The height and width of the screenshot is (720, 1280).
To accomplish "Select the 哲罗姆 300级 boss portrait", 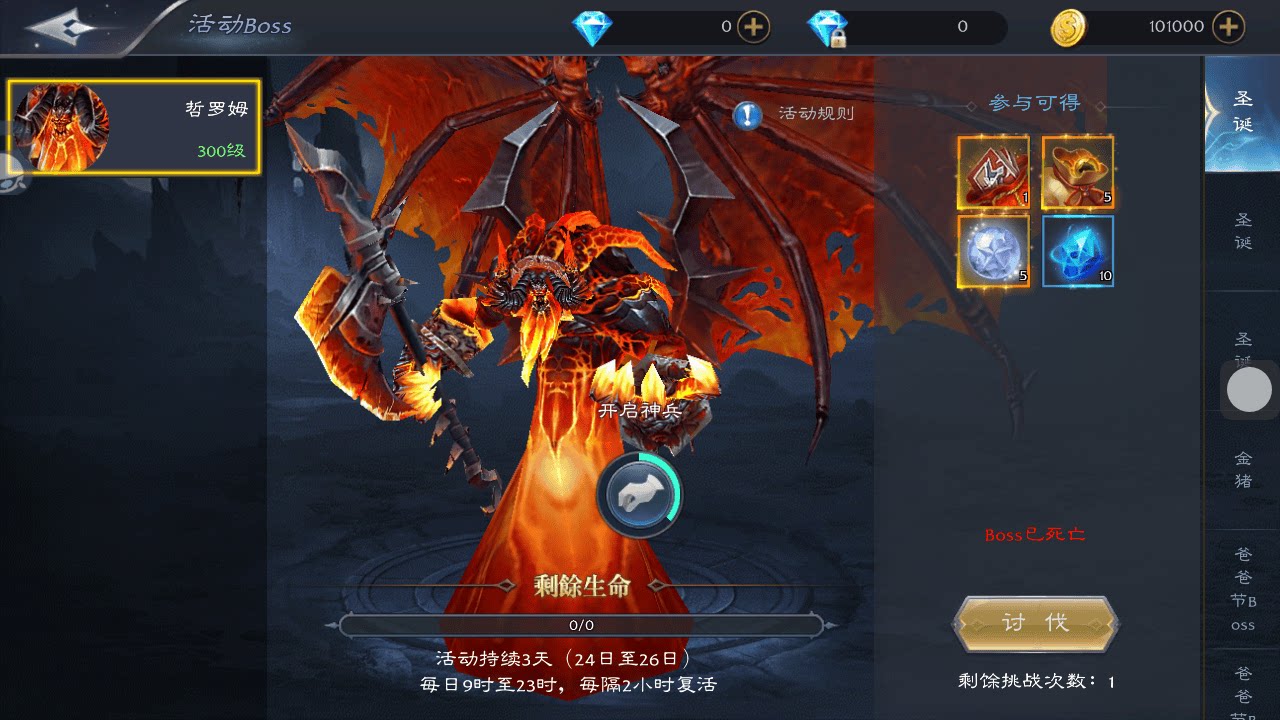I will point(133,124).
